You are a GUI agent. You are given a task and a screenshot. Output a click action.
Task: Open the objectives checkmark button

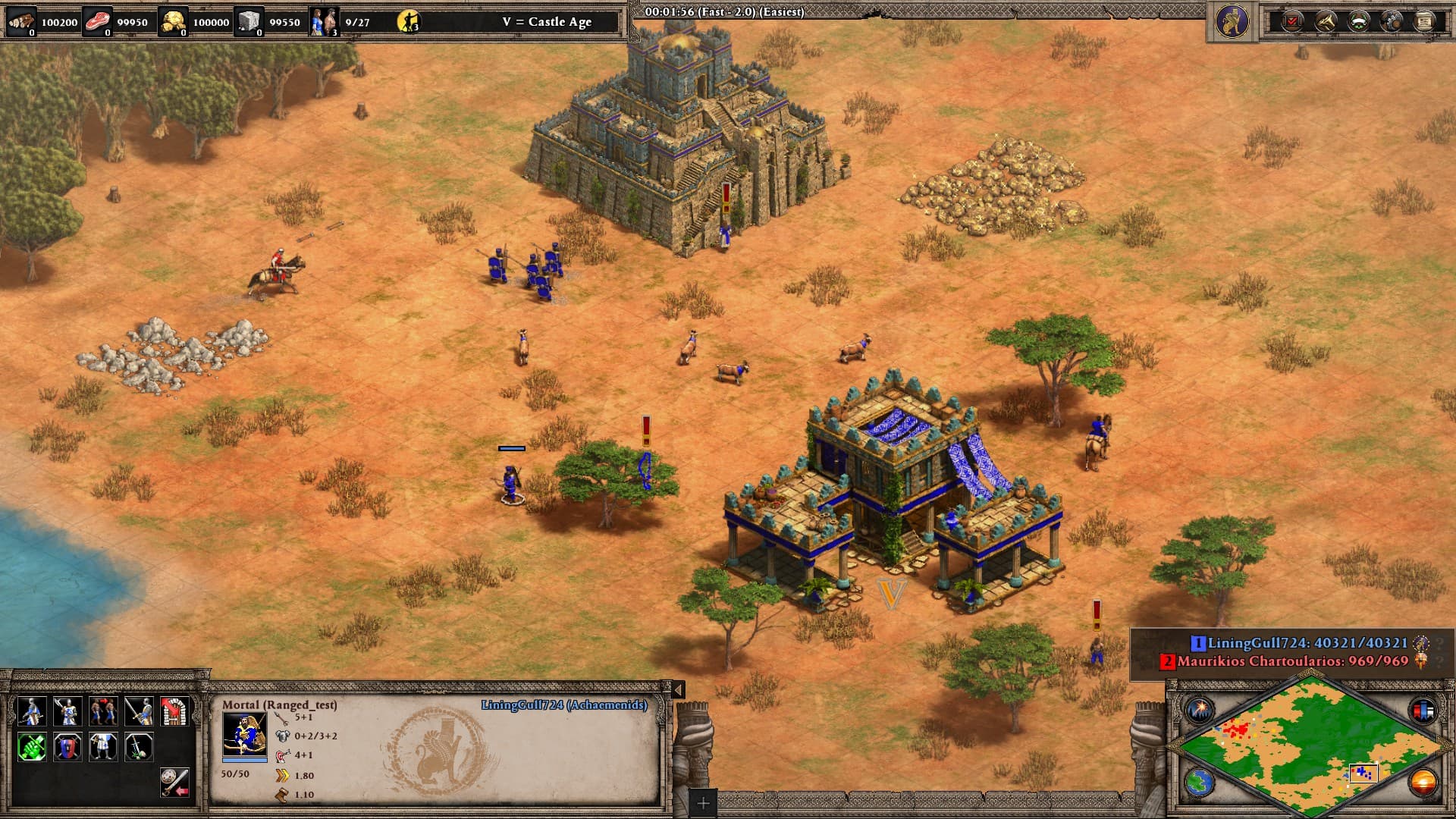(1292, 21)
